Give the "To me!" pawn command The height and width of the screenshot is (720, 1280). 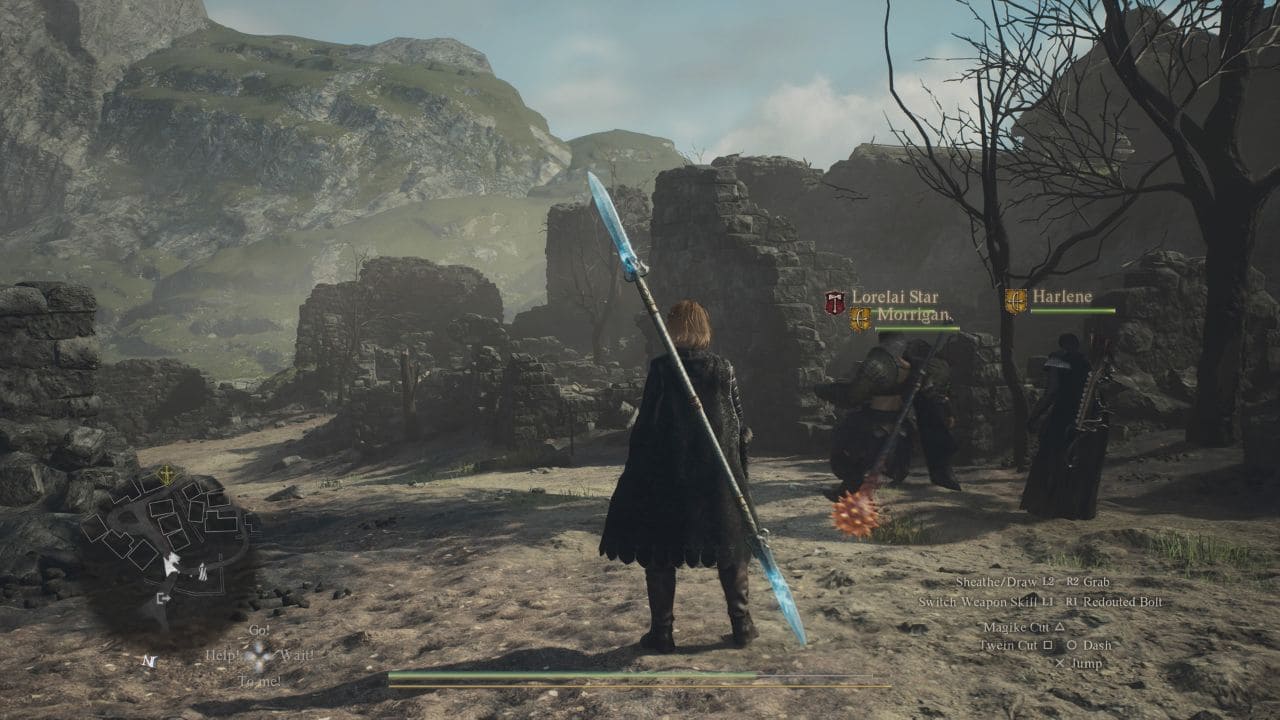click(x=259, y=681)
